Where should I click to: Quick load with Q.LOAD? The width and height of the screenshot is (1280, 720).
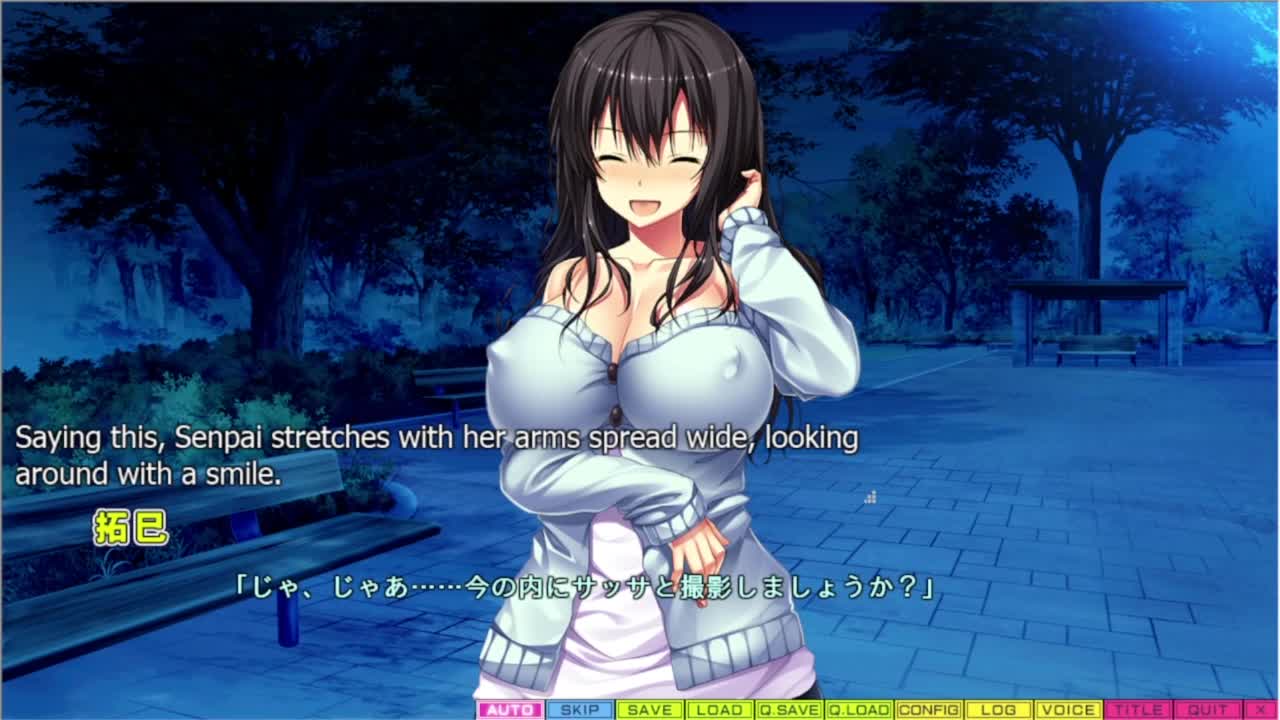[x=858, y=710]
